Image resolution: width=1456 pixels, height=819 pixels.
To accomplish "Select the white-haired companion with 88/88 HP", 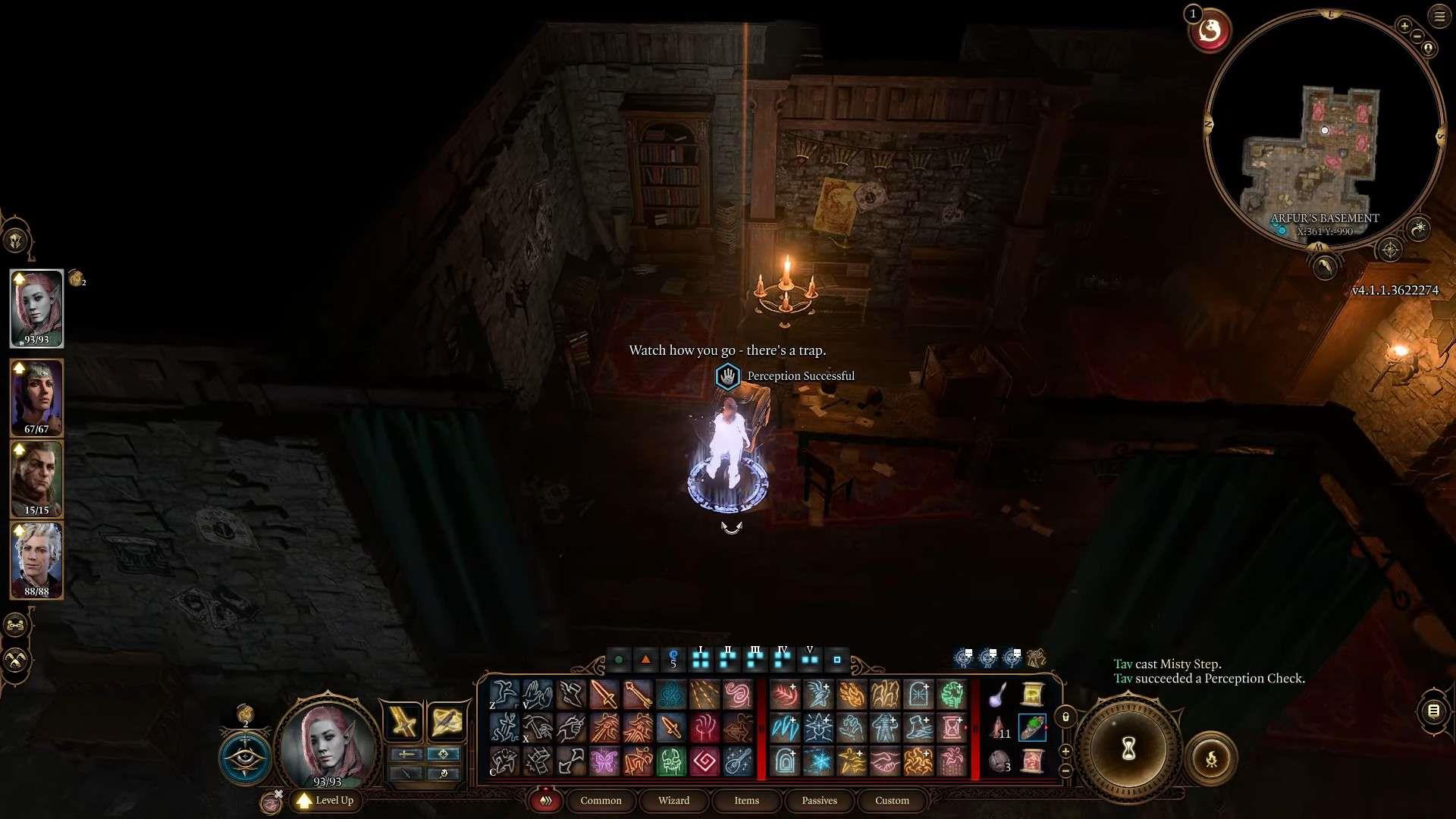I will (36, 560).
